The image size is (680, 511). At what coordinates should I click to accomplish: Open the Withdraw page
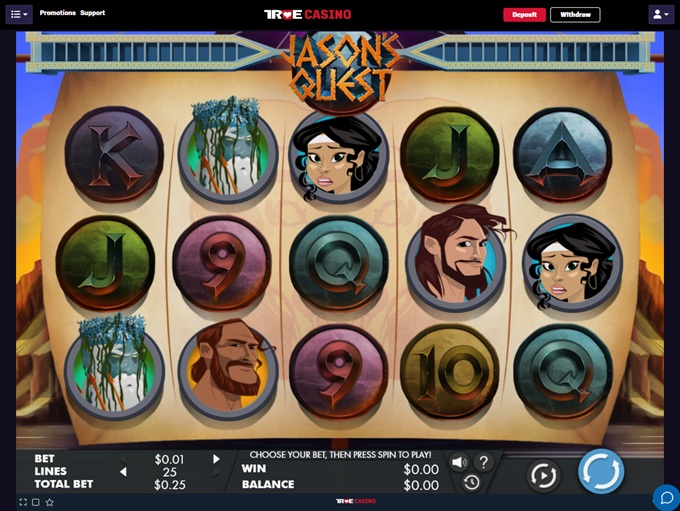tap(575, 15)
